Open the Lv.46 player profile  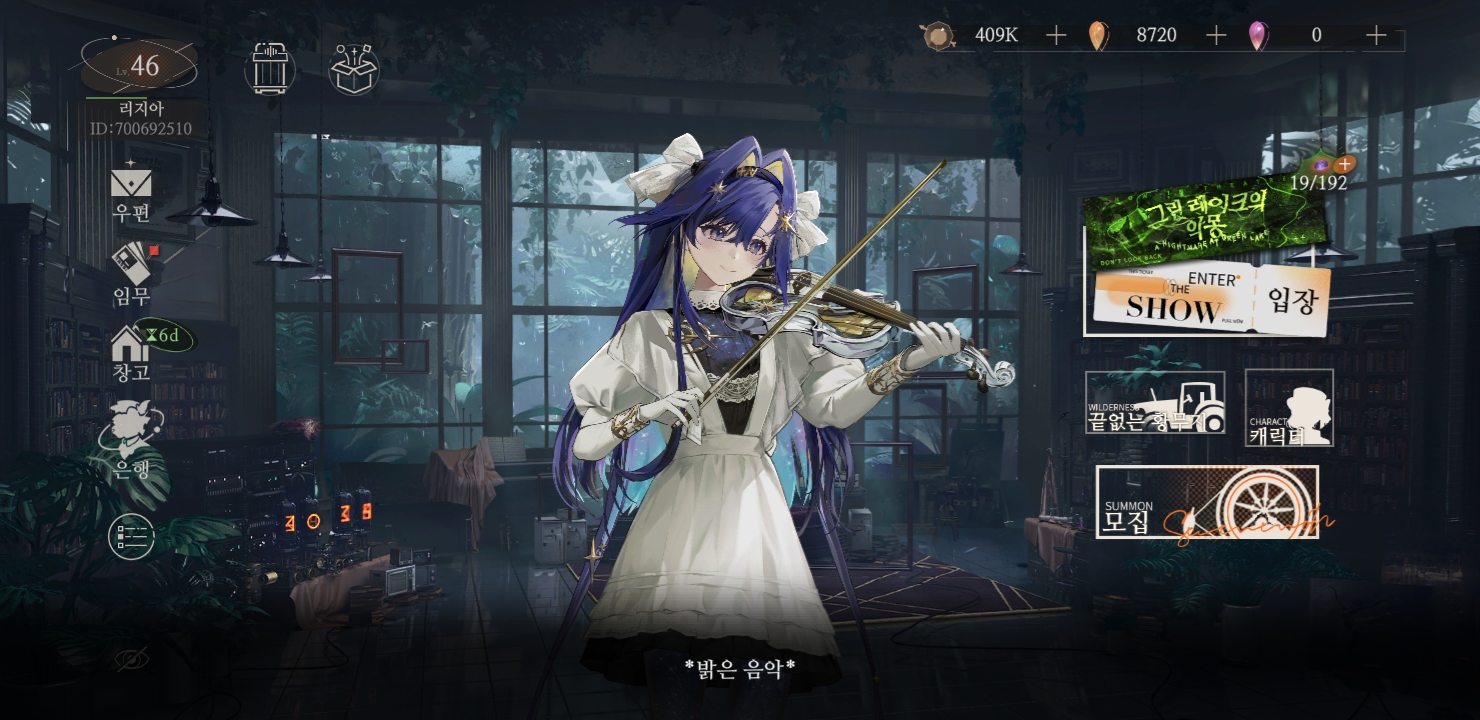pos(140,68)
